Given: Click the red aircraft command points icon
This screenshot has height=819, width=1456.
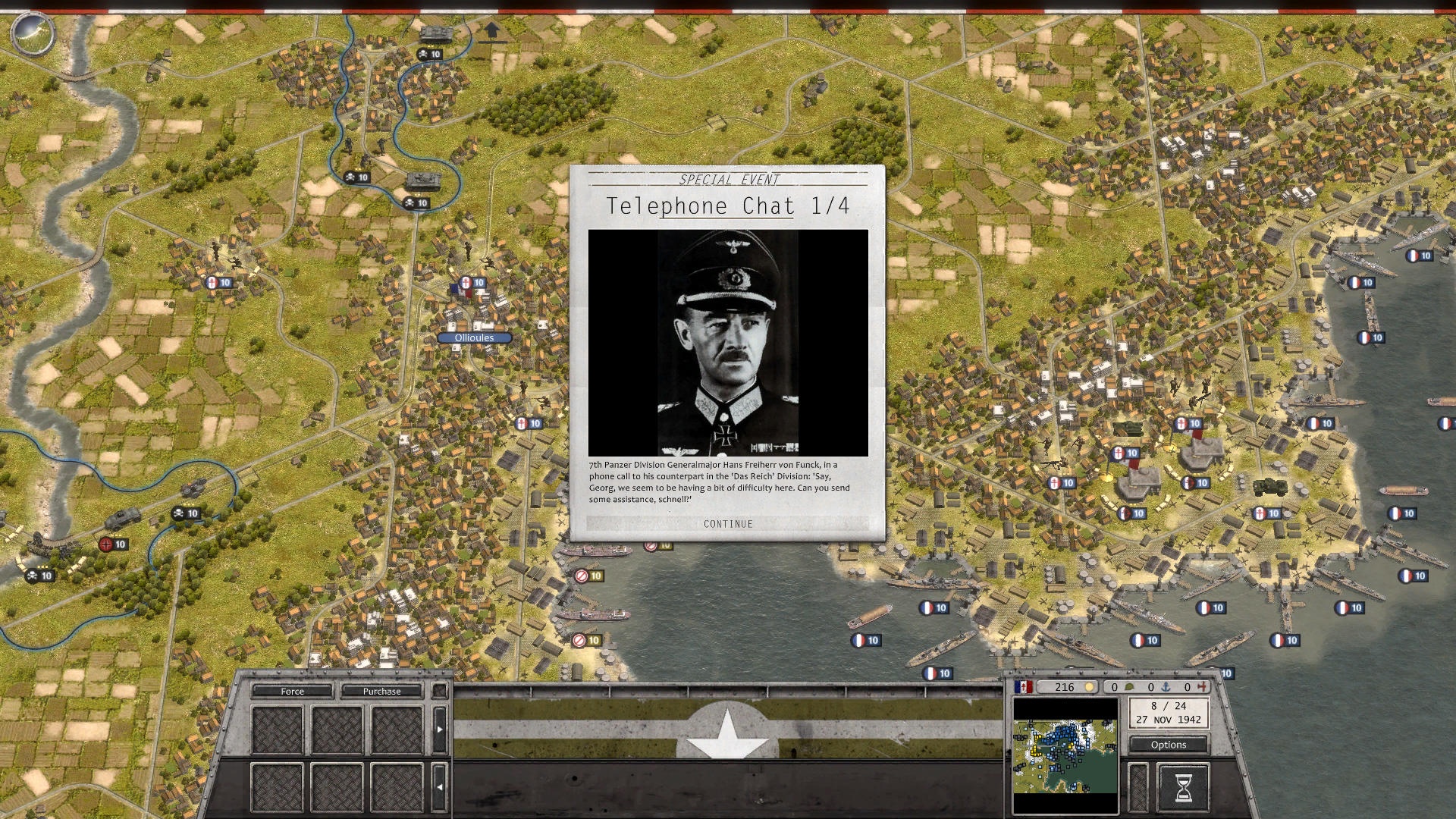Looking at the screenshot, I should [x=1202, y=687].
